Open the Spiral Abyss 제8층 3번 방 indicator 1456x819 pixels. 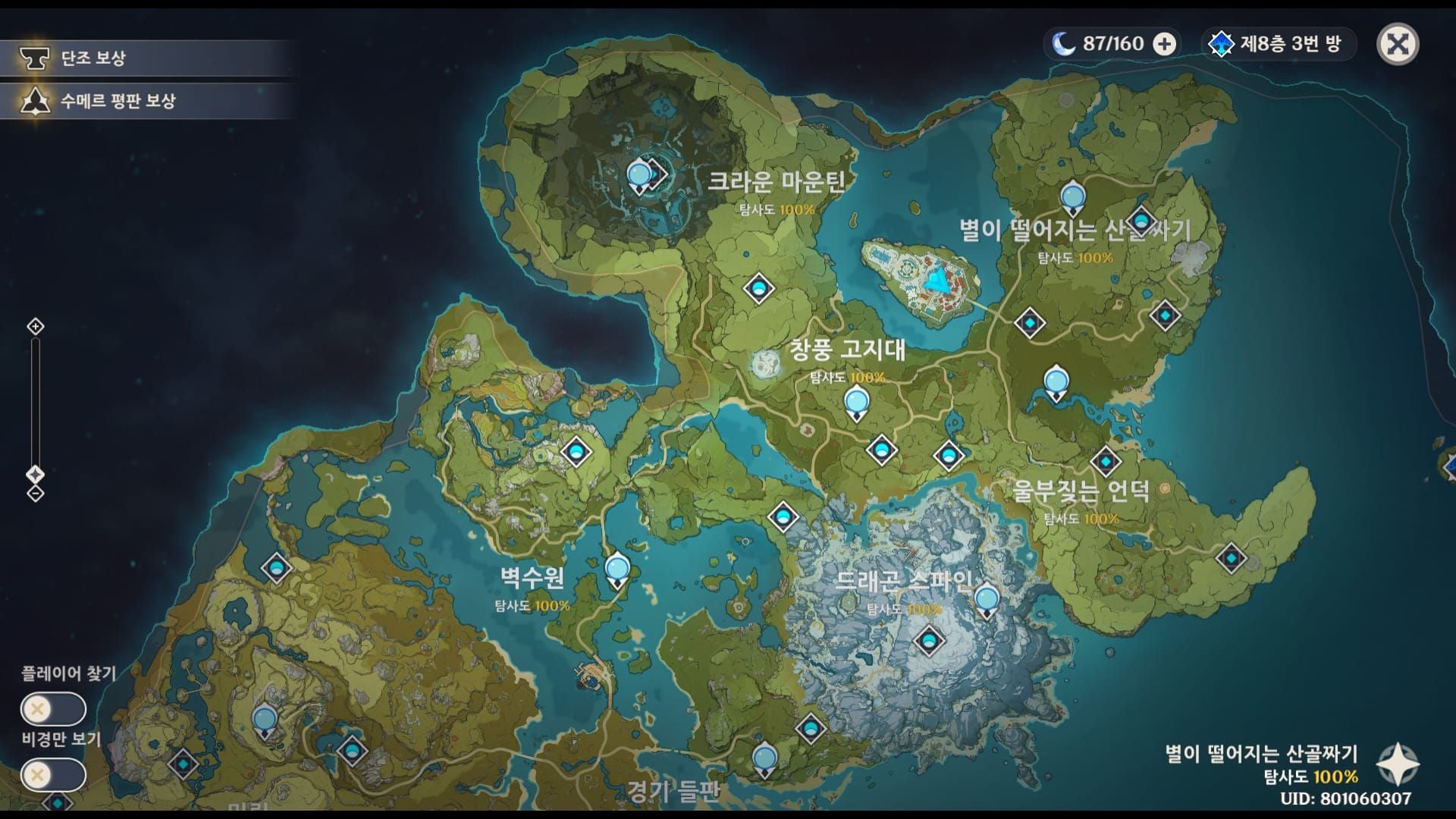(x=1277, y=44)
